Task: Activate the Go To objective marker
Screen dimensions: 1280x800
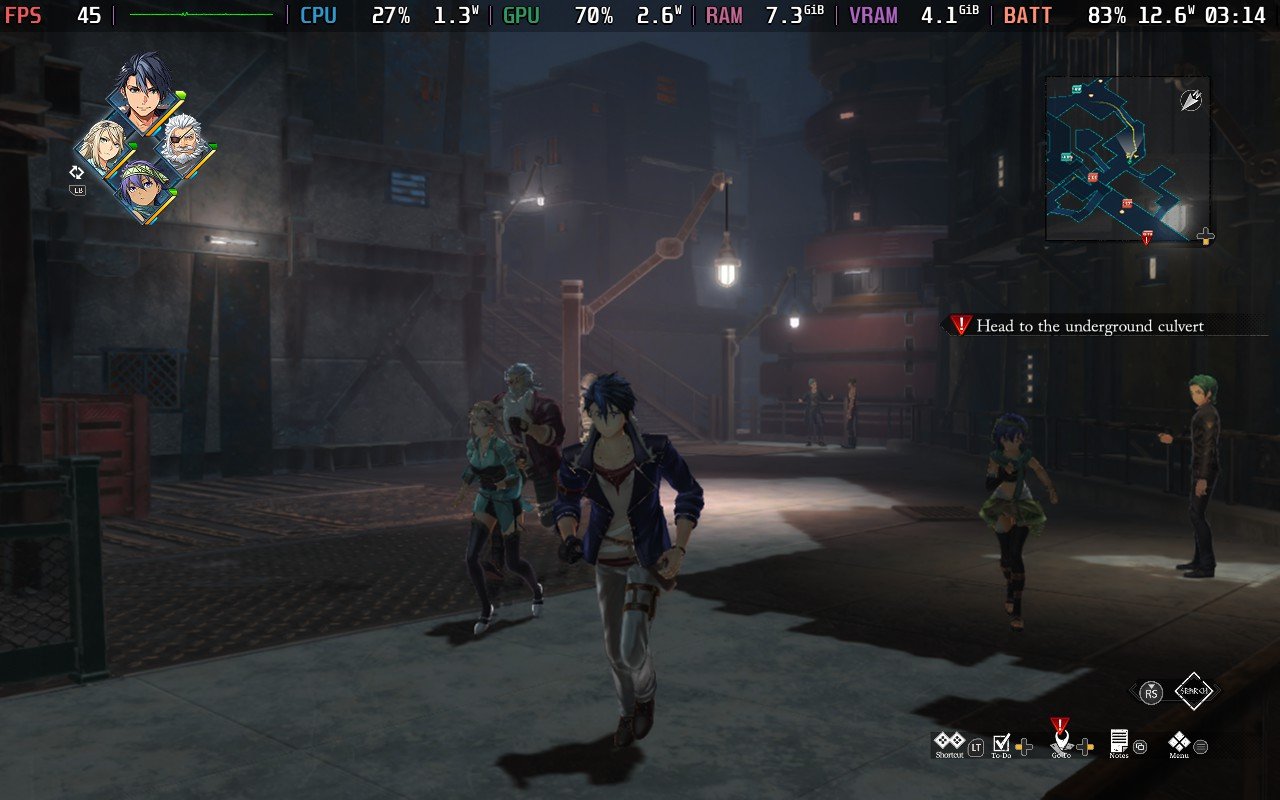Action: coord(1061,740)
